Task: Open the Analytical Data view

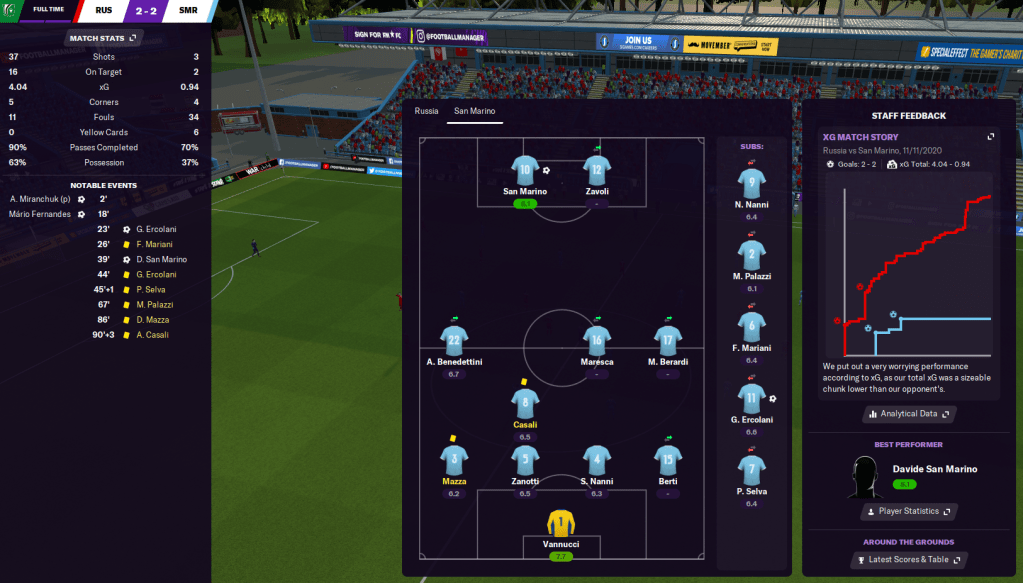Action: coord(910,413)
